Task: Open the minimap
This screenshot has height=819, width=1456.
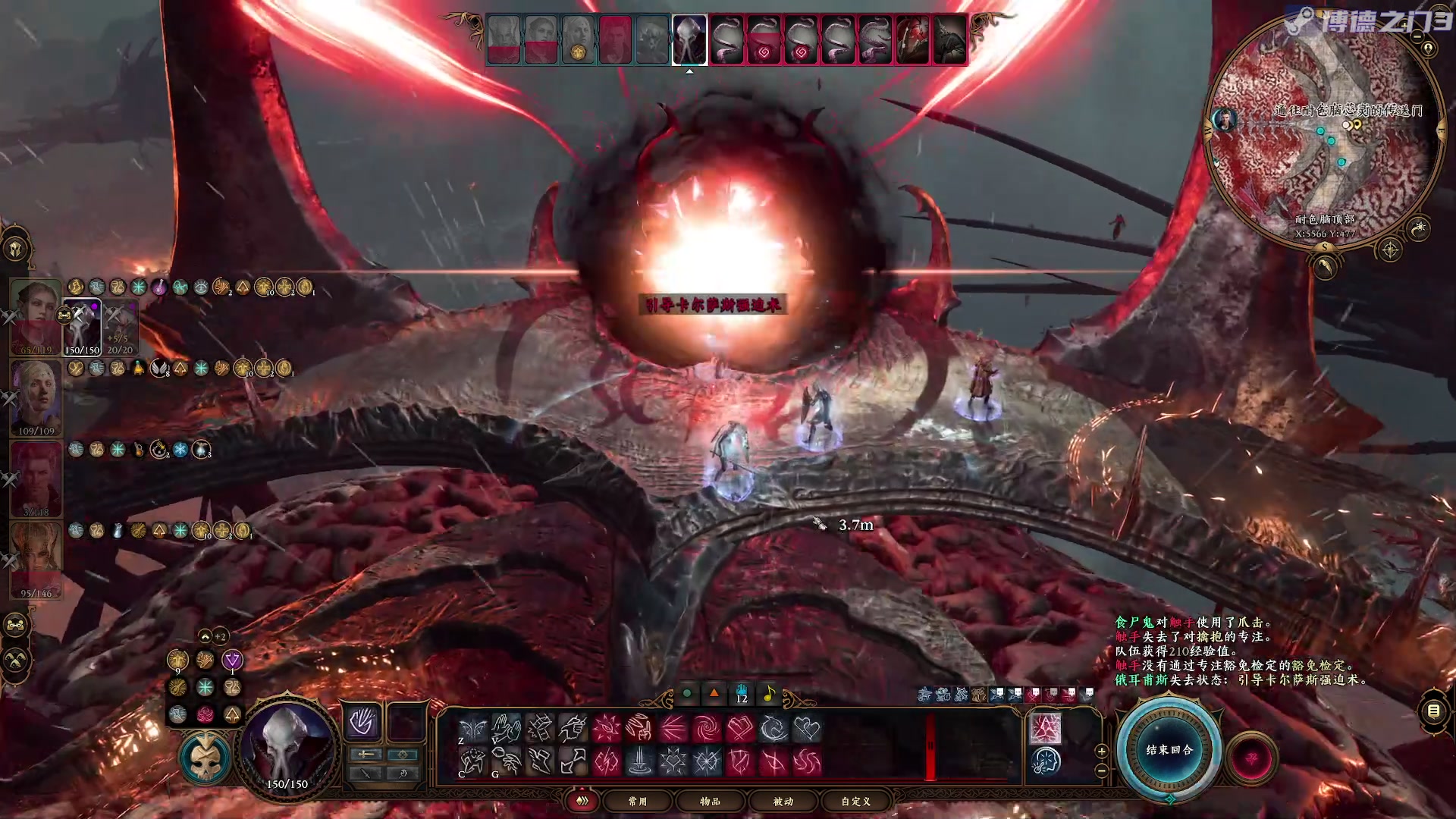Action: tap(1323, 129)
